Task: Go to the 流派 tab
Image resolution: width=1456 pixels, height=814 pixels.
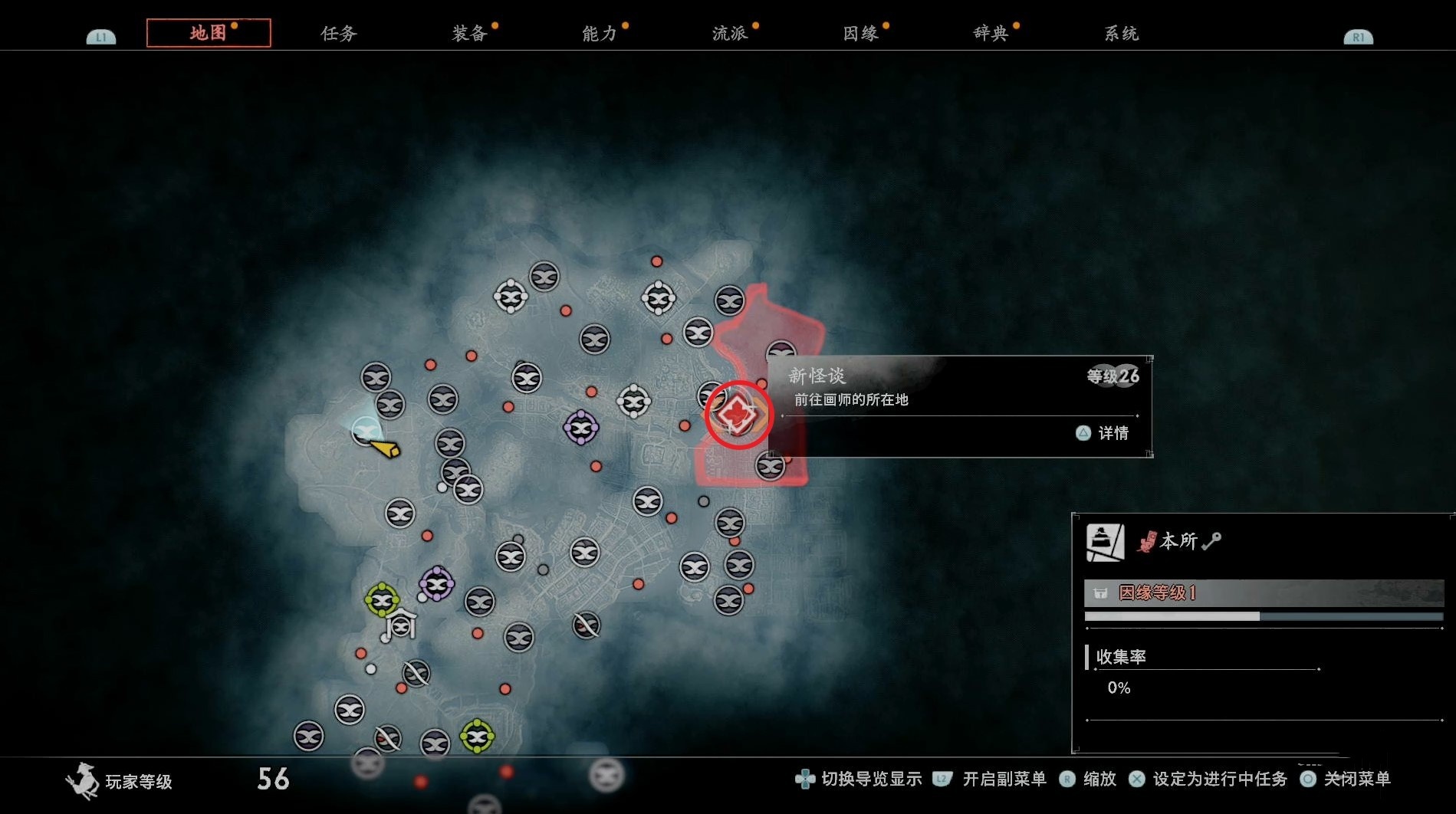Action: pos(730,34)
